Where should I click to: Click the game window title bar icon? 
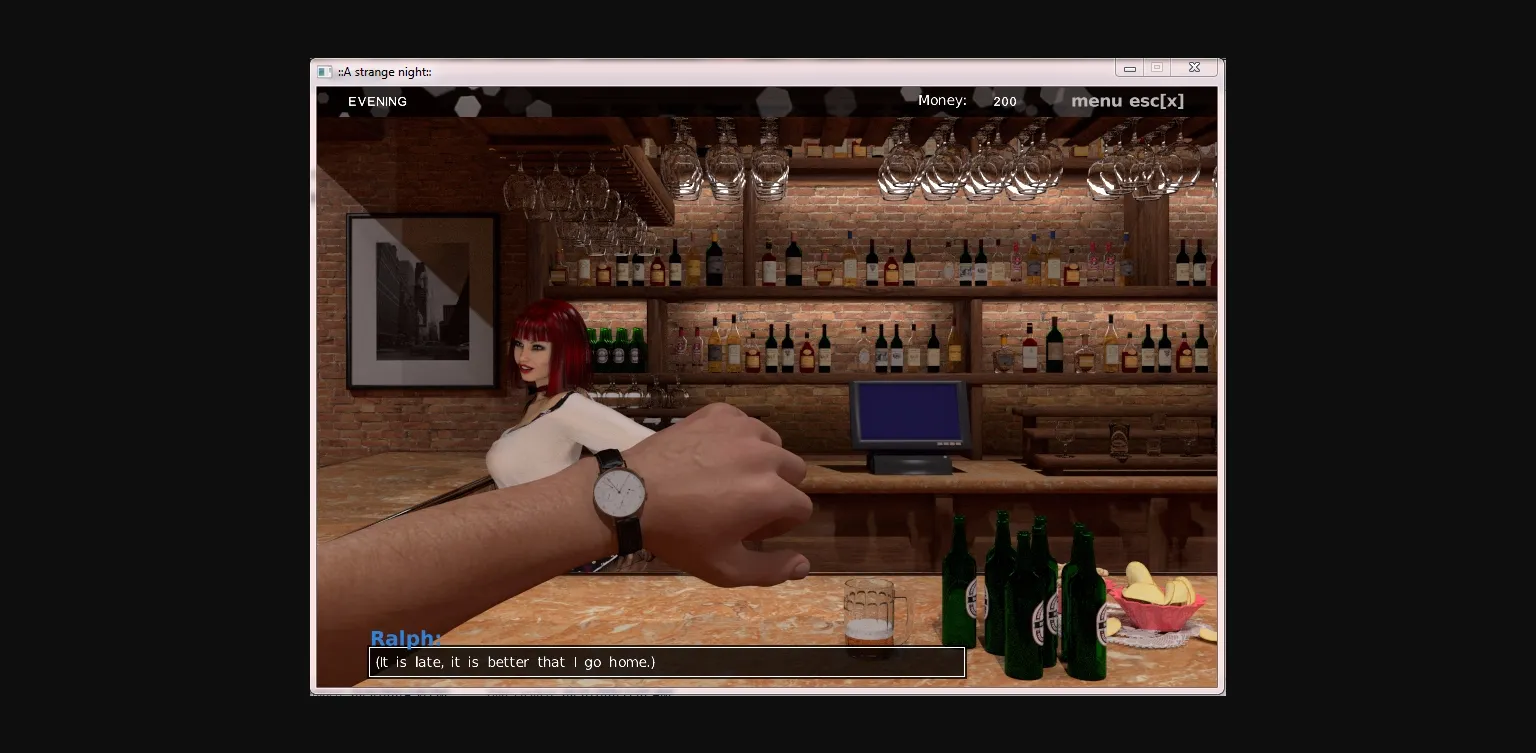coord(325,71)
